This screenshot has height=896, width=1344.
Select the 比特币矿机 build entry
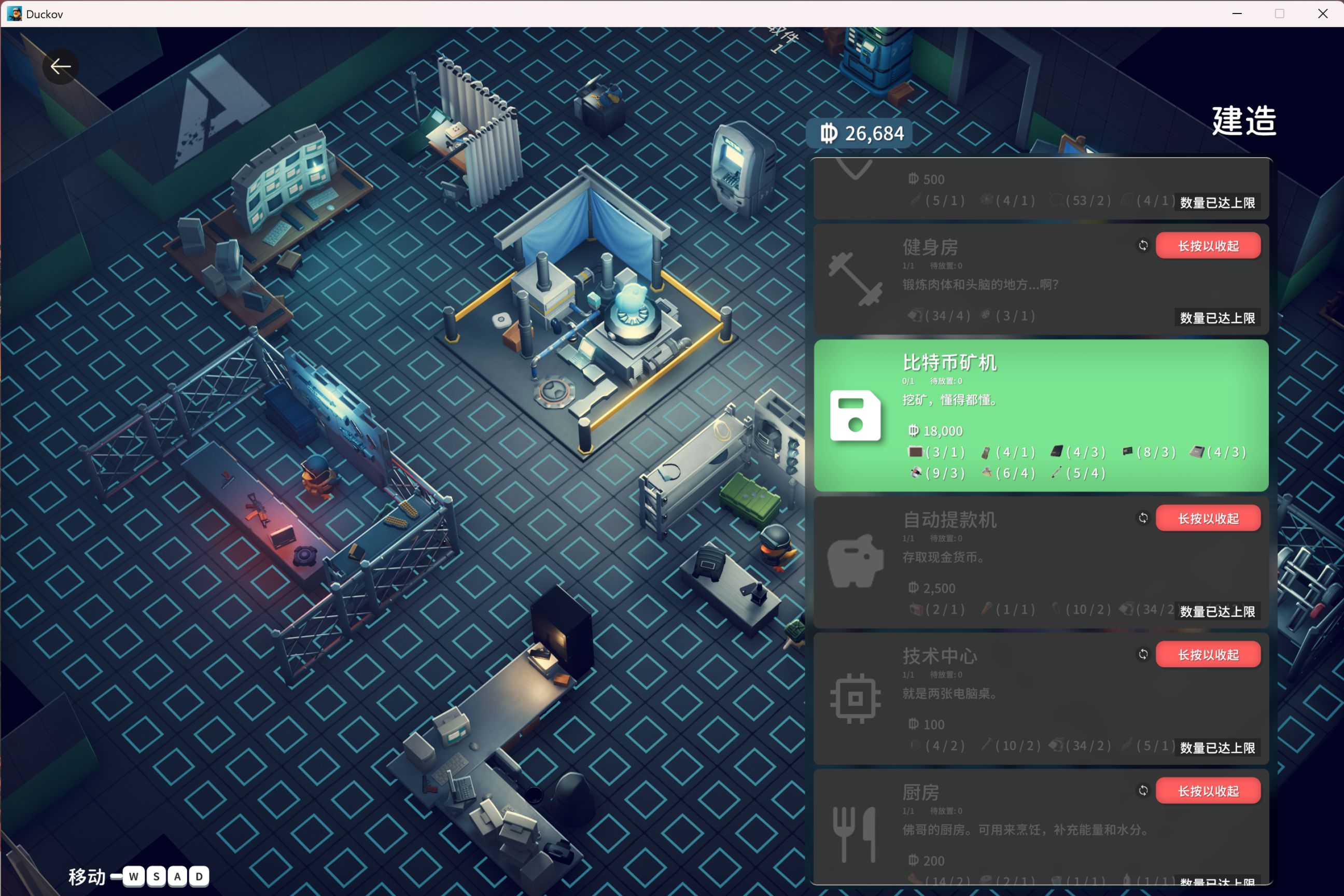tap(1040, 415)
